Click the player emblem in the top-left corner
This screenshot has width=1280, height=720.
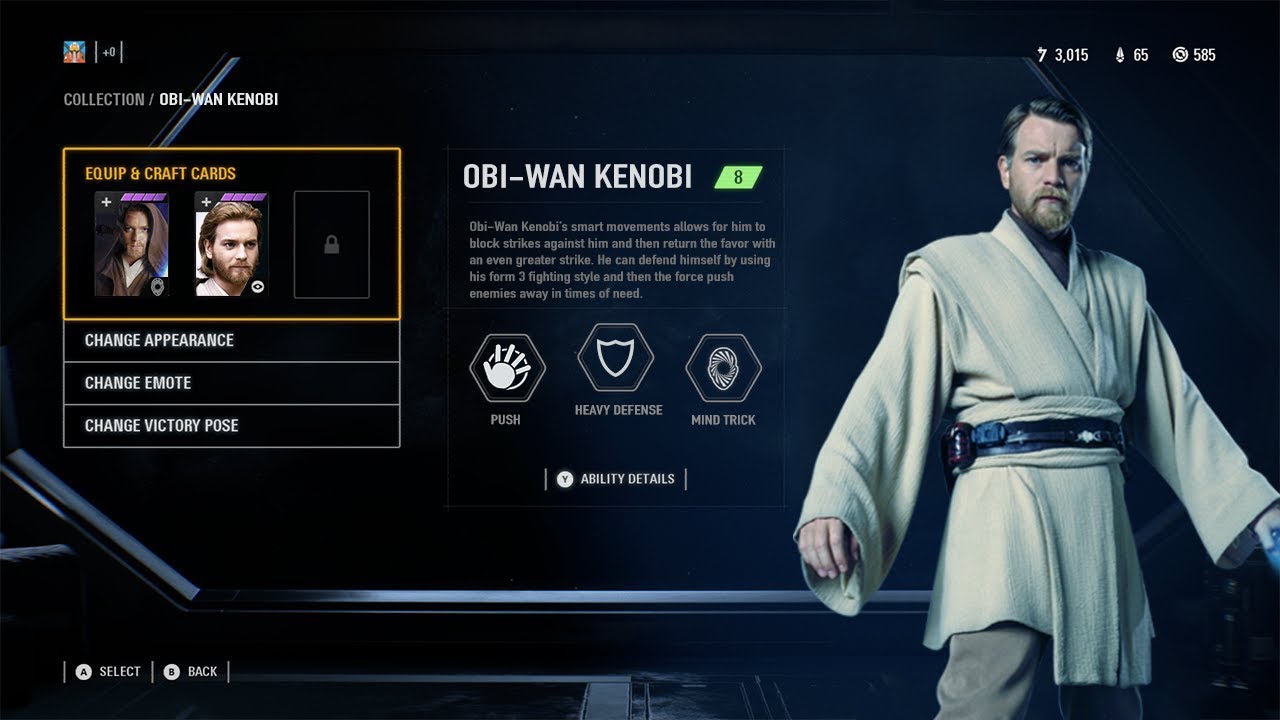coord(75,50)
